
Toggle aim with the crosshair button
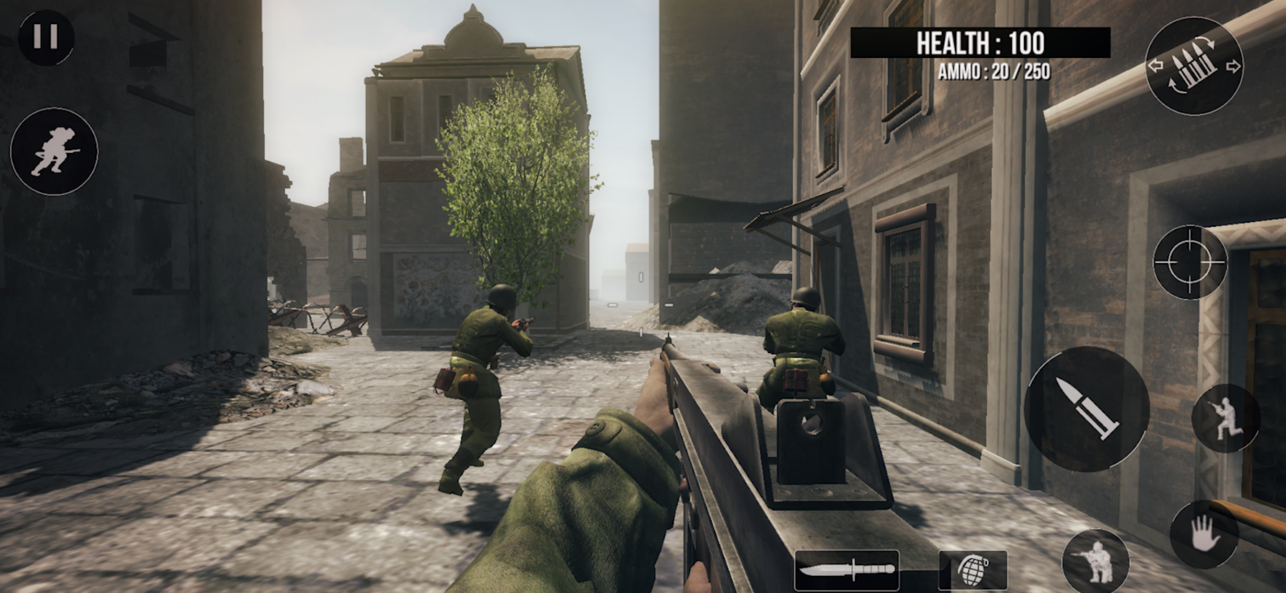click(x=1190, y=262)
